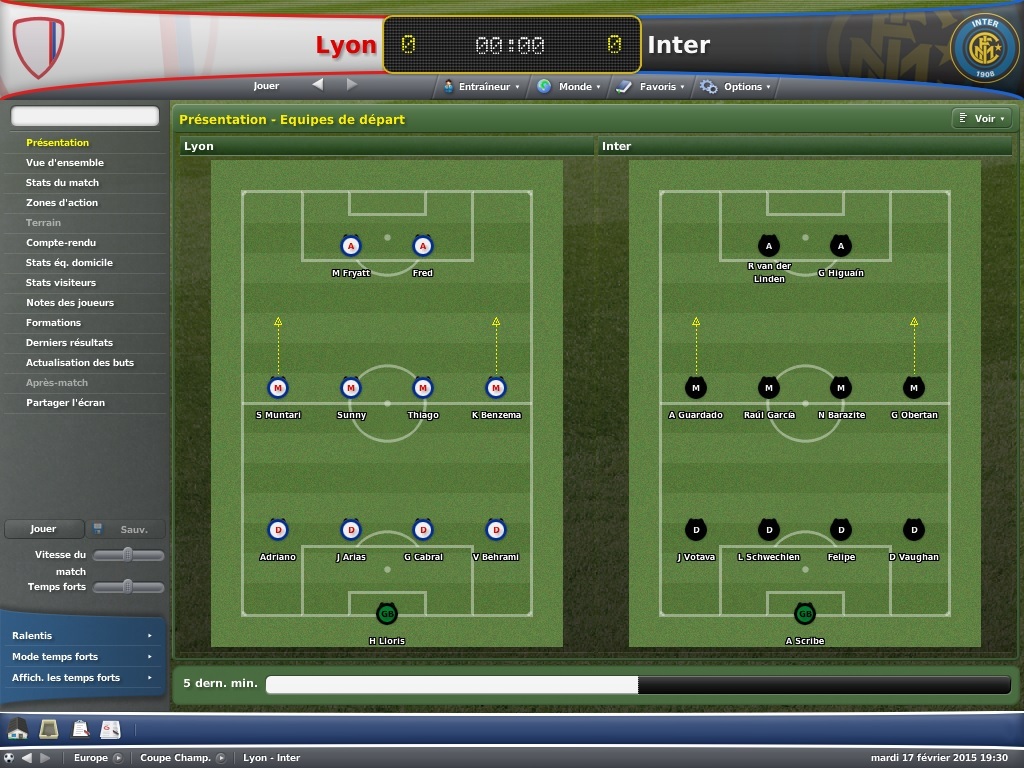Click the search field in sidebar
The width and height of the screenshot is (1024, 768).
coord(85,117)
